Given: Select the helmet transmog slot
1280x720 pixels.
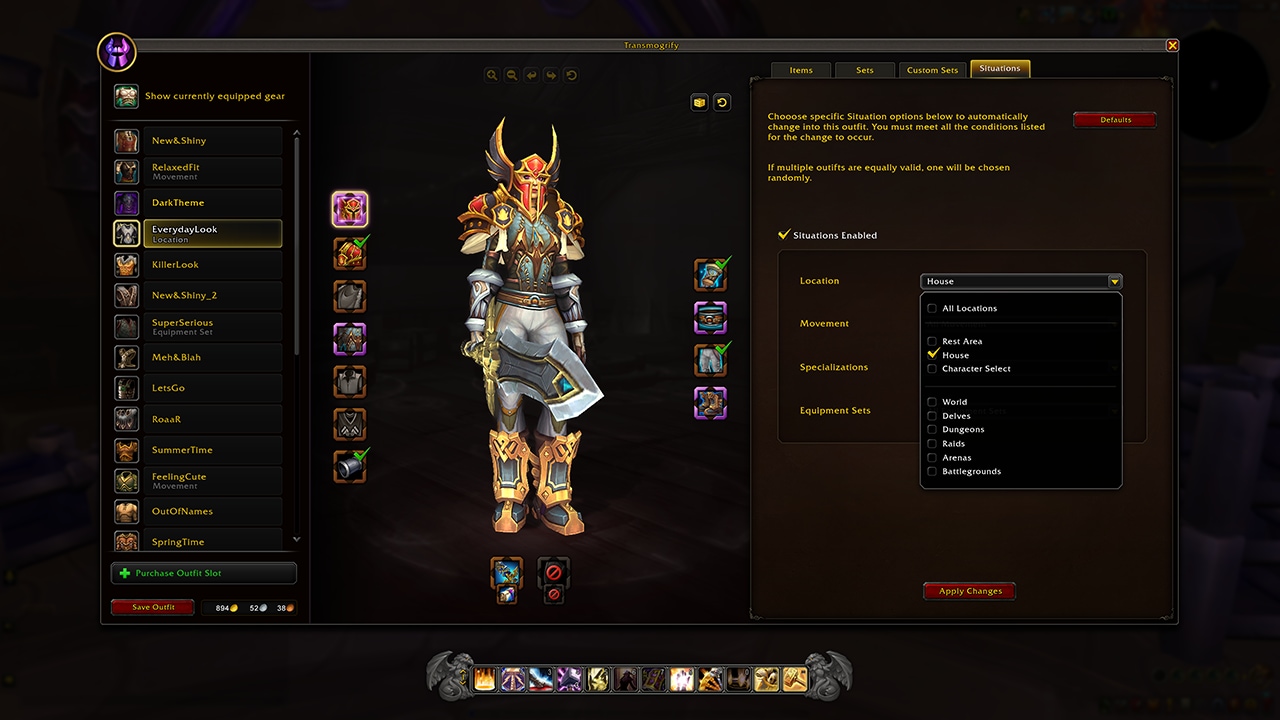Looking at the screenshot, I should (350, 209).
